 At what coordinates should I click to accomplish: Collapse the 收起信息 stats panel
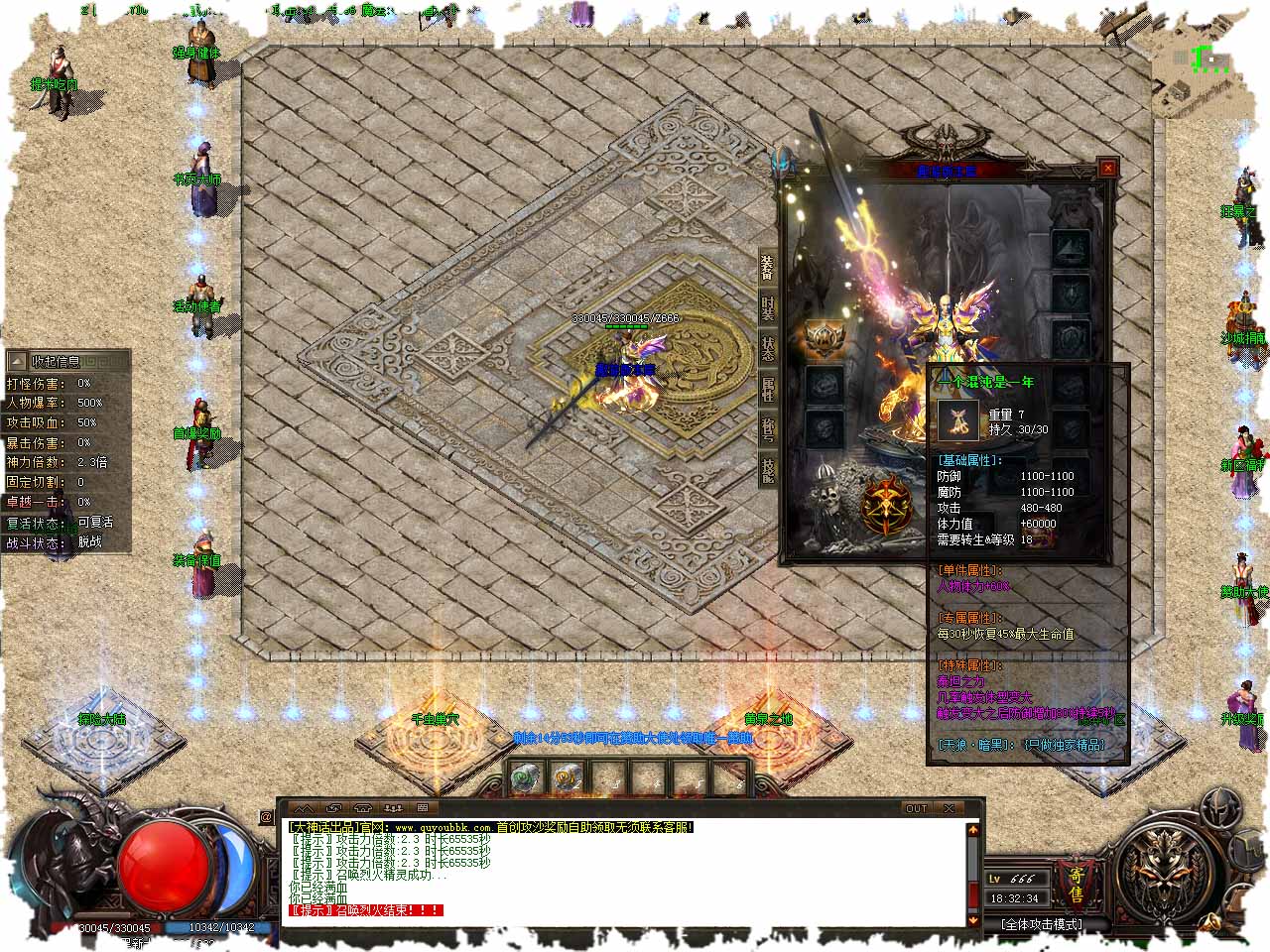click(17, 361)
